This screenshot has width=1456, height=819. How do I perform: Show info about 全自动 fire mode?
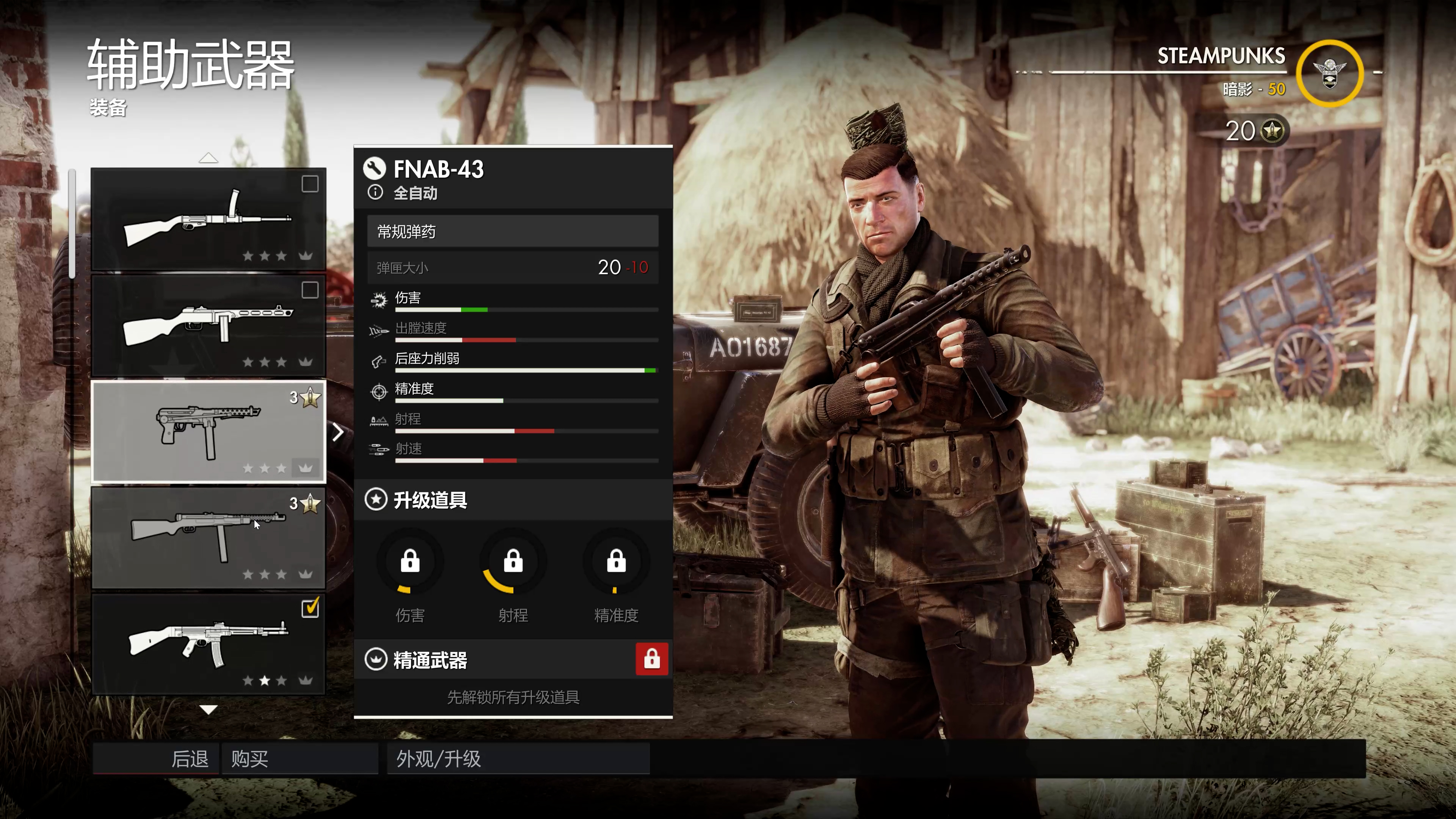[x=375, y=193]
